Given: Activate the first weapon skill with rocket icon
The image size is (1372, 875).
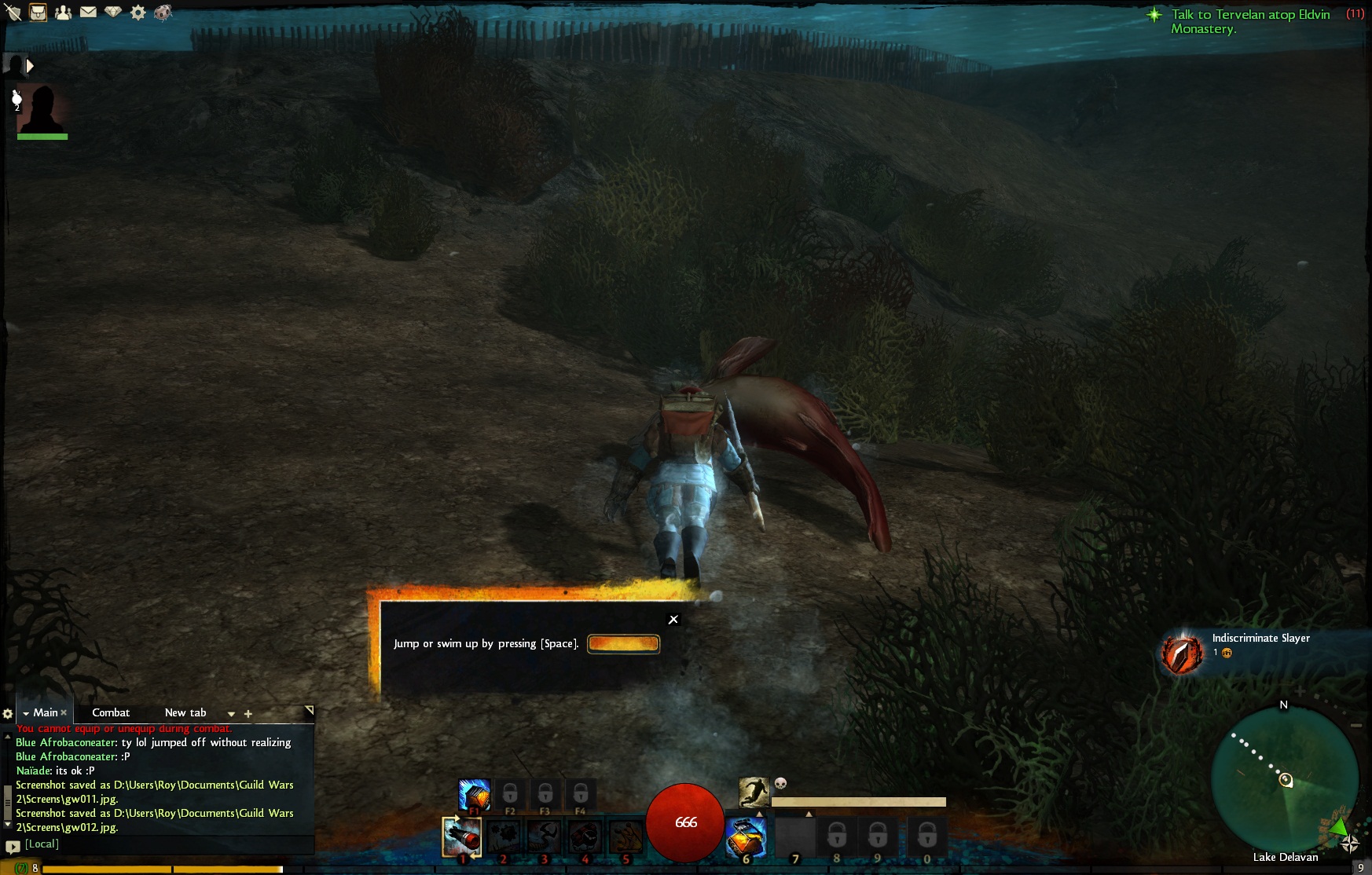Looking at the screenshot, I should (x=462, y=837).
